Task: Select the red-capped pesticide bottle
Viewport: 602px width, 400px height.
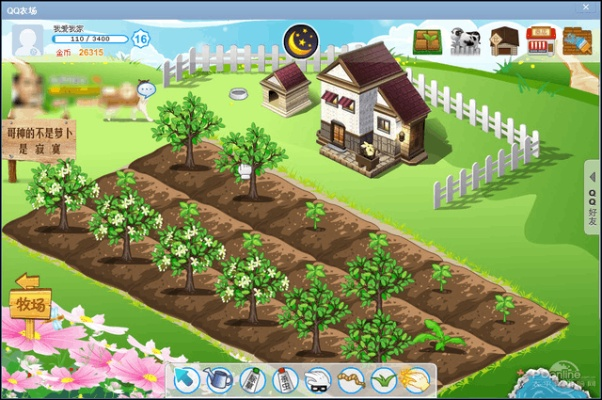Action: (x=284, y=379)
